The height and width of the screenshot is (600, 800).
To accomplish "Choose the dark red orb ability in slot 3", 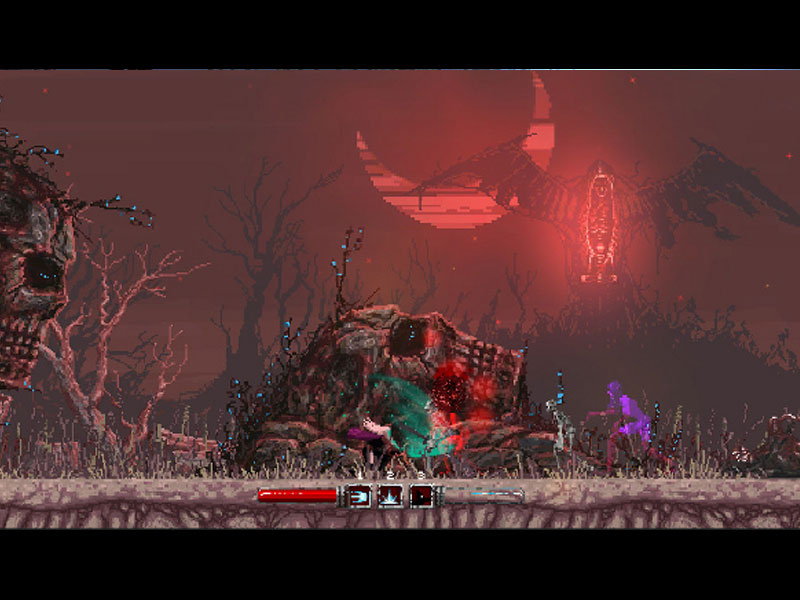I will pyautogui.click(x=421, y=495).
